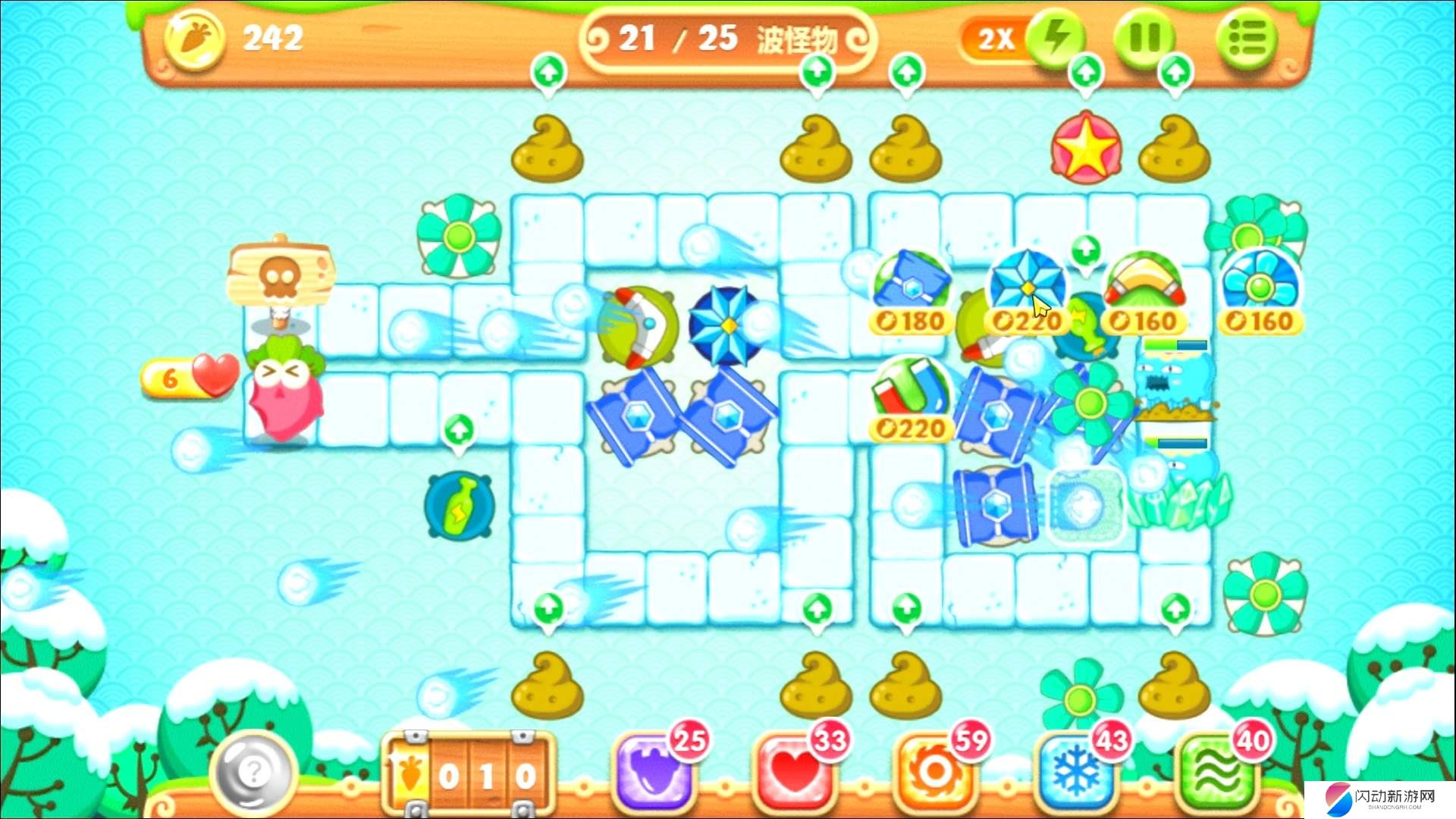Open the carrot counter chest
The image size is (1456, 819).
point(469,775)
